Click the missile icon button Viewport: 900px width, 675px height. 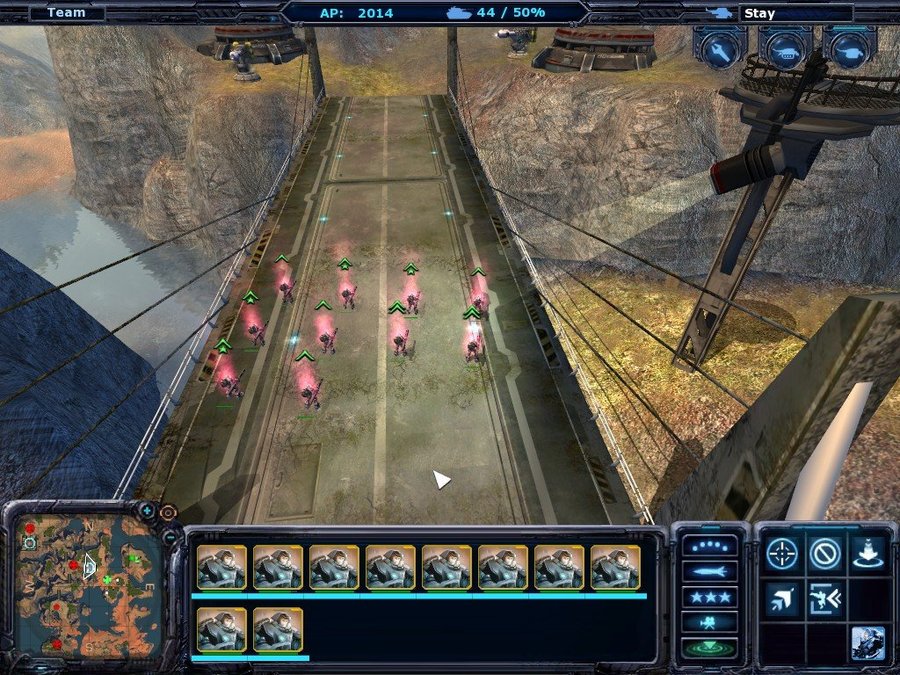(709, 572)
